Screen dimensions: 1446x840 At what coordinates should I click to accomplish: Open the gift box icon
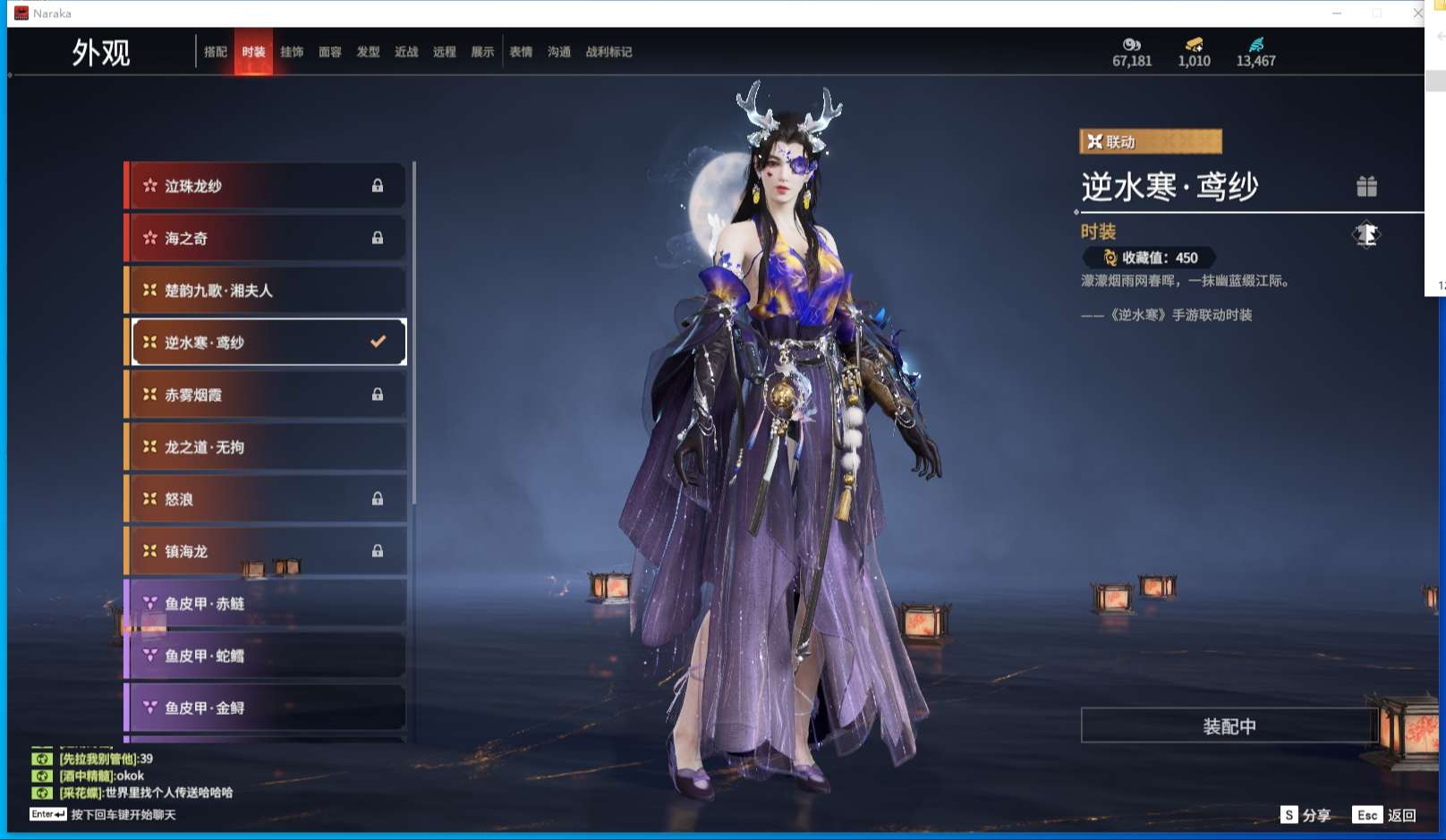click(x=1366, y=186)
